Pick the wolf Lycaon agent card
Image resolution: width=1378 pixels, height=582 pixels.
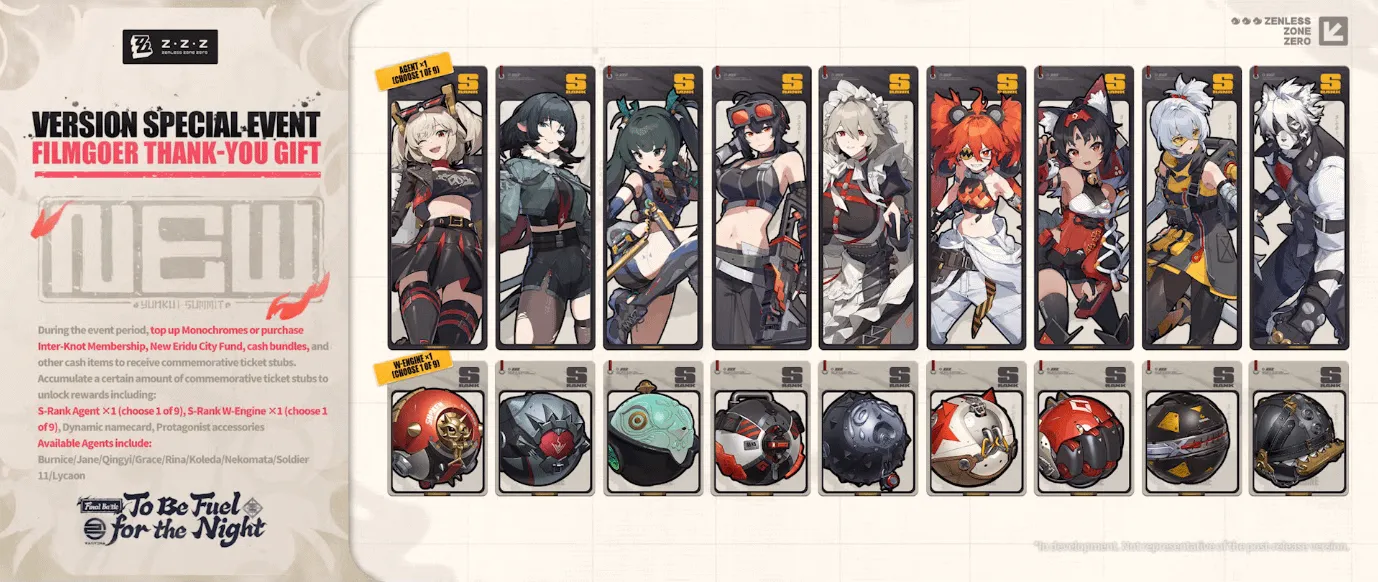[1300, 208]
